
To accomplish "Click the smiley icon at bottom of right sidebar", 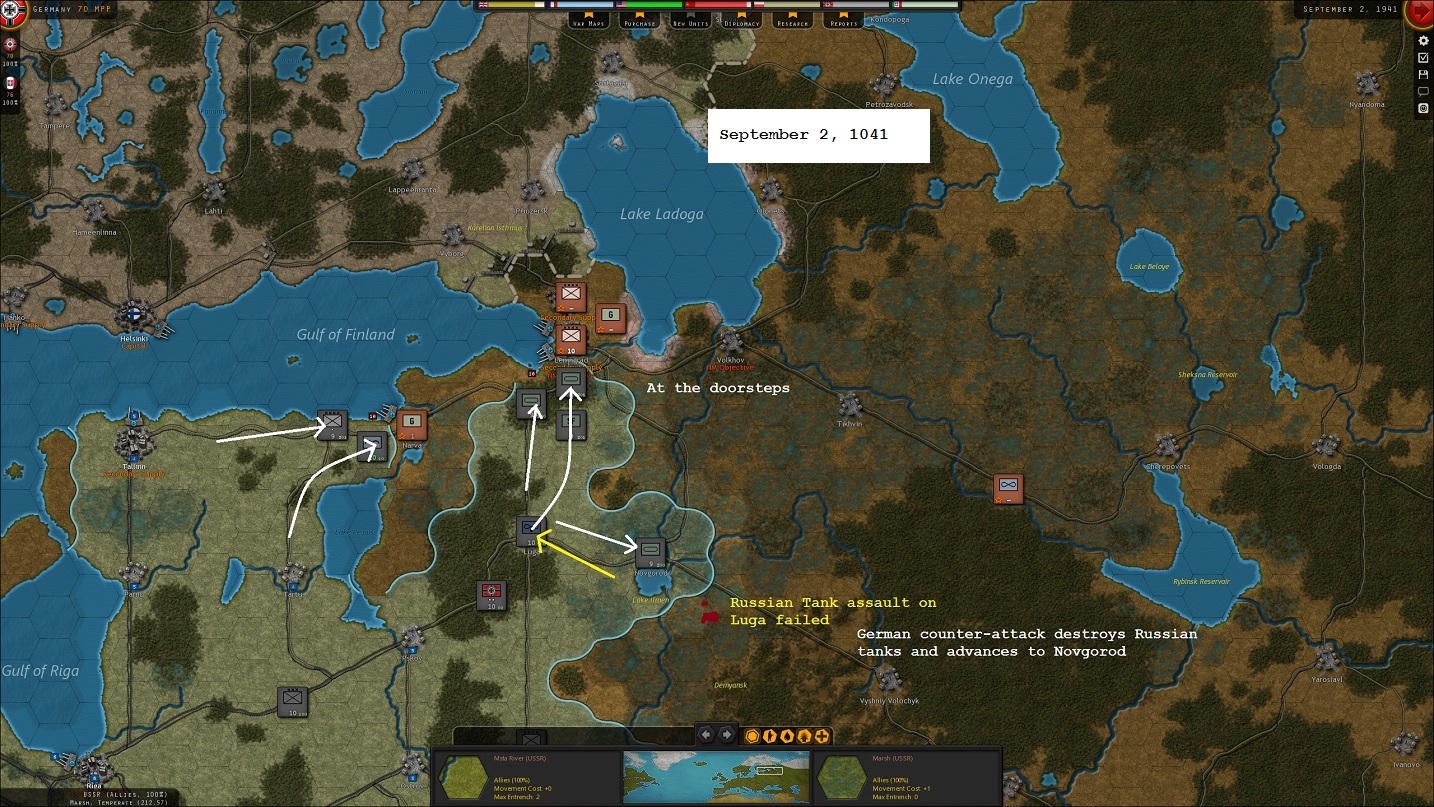I will coord(1424,108).
